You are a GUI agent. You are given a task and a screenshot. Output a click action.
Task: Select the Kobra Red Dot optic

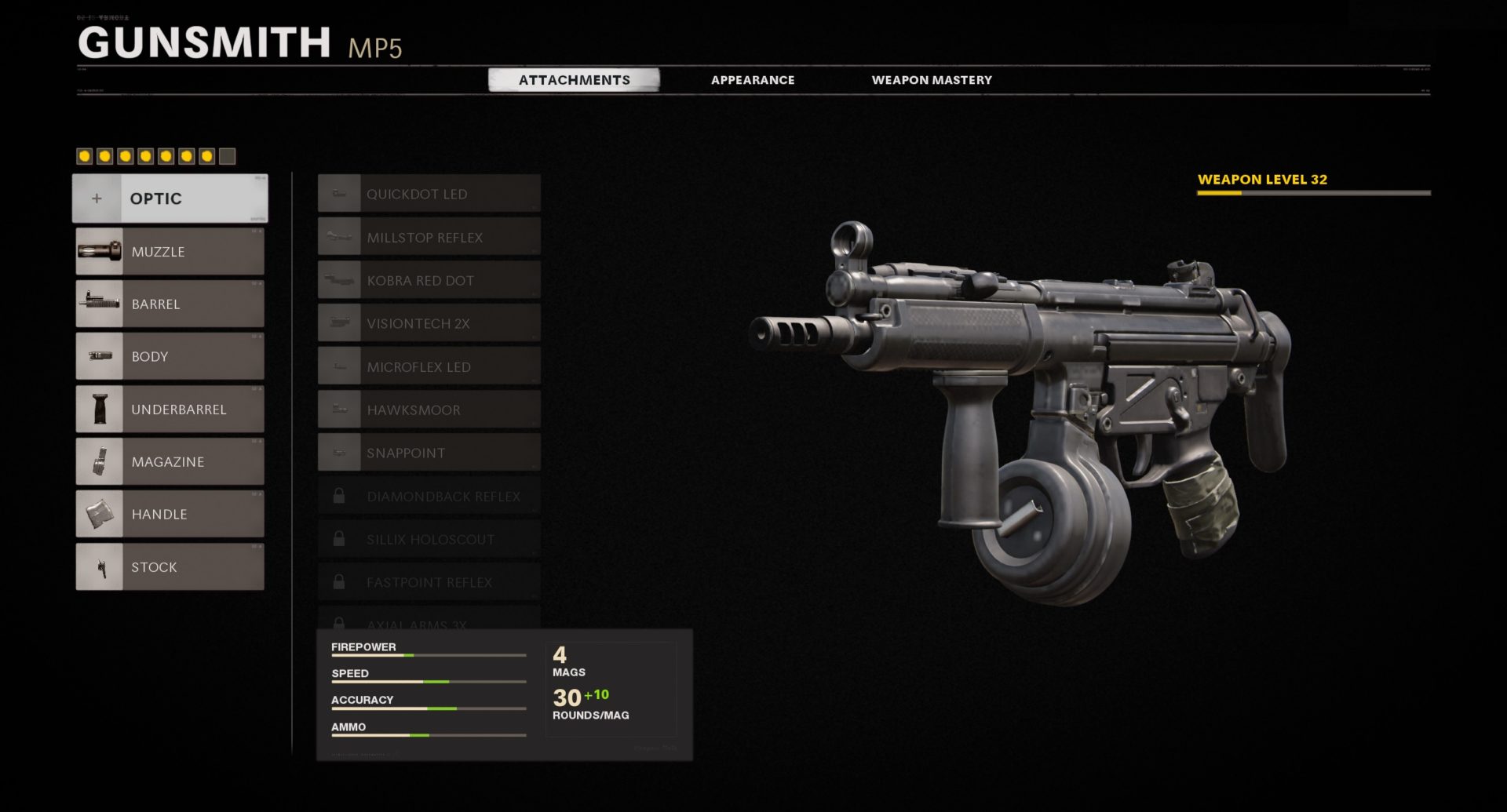429,280
